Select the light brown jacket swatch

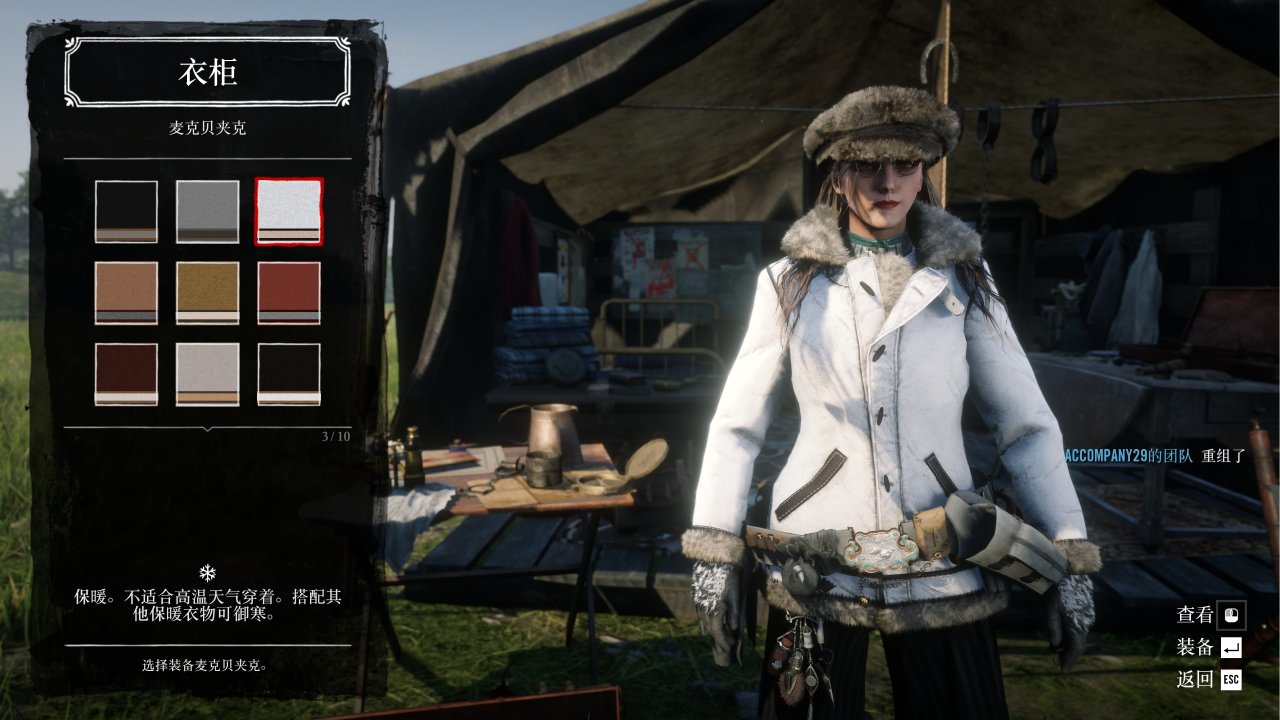126,293
